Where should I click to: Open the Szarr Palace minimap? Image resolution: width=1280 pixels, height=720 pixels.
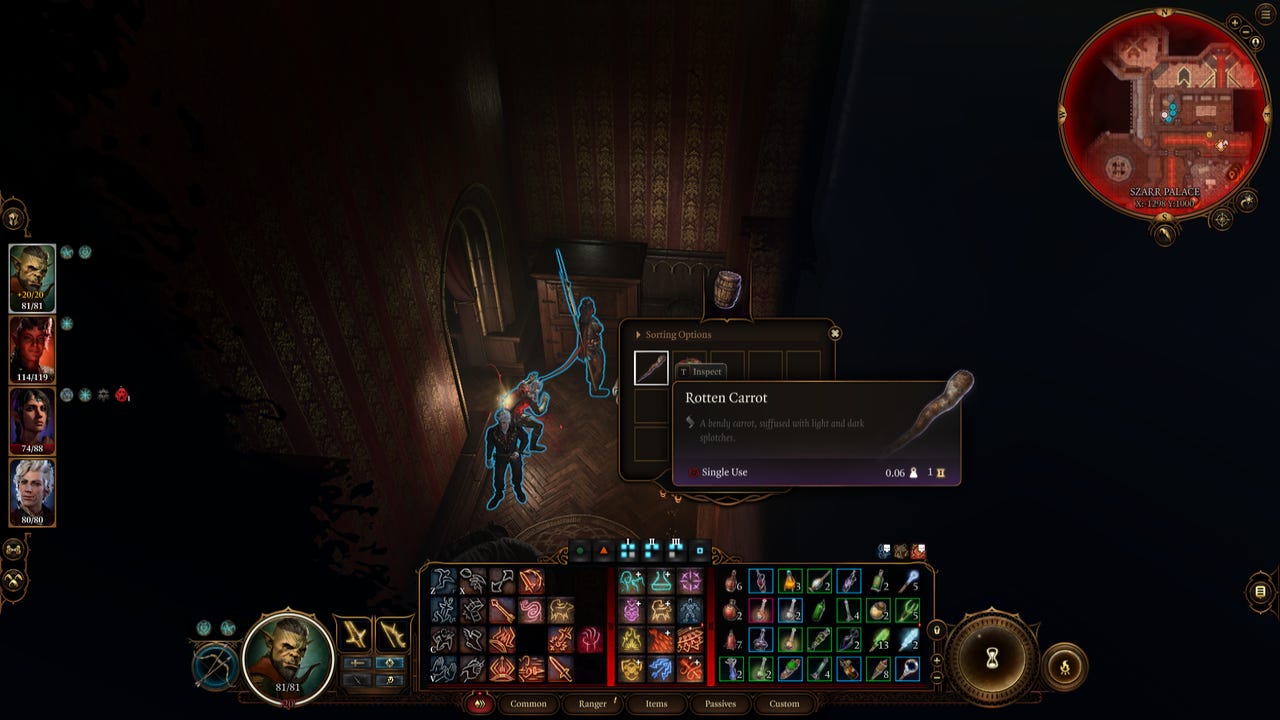pyautogui.click(x=1165, y=112)
